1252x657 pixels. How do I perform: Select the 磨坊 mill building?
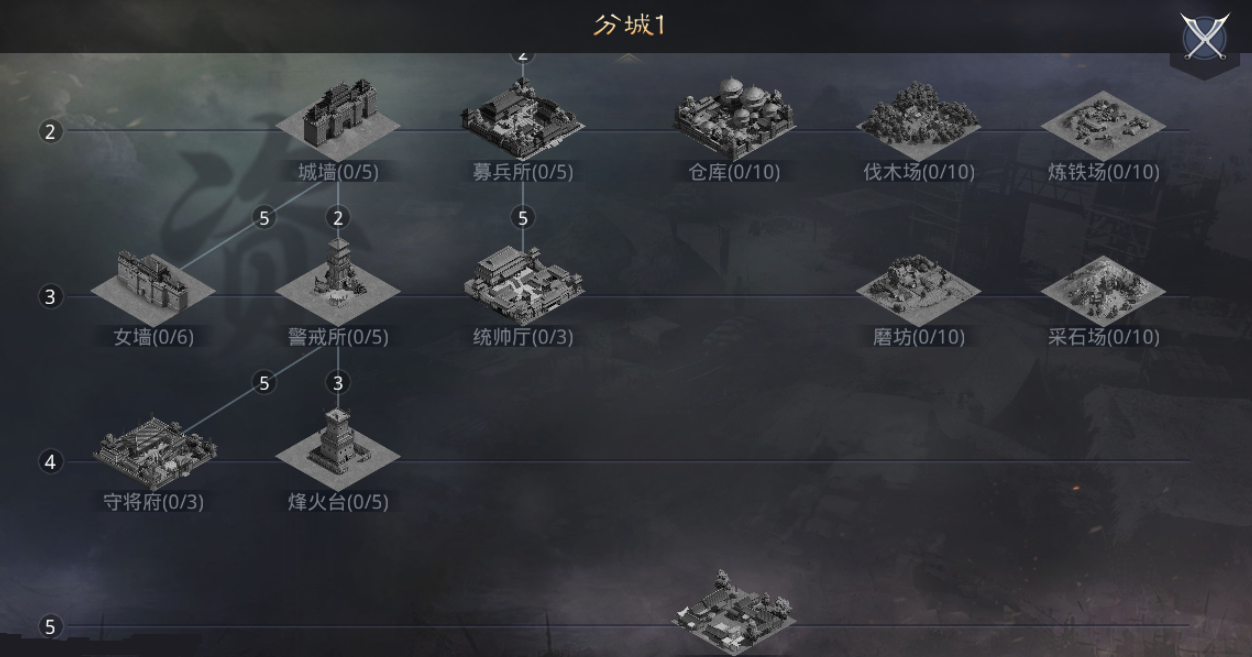[918, 286]
